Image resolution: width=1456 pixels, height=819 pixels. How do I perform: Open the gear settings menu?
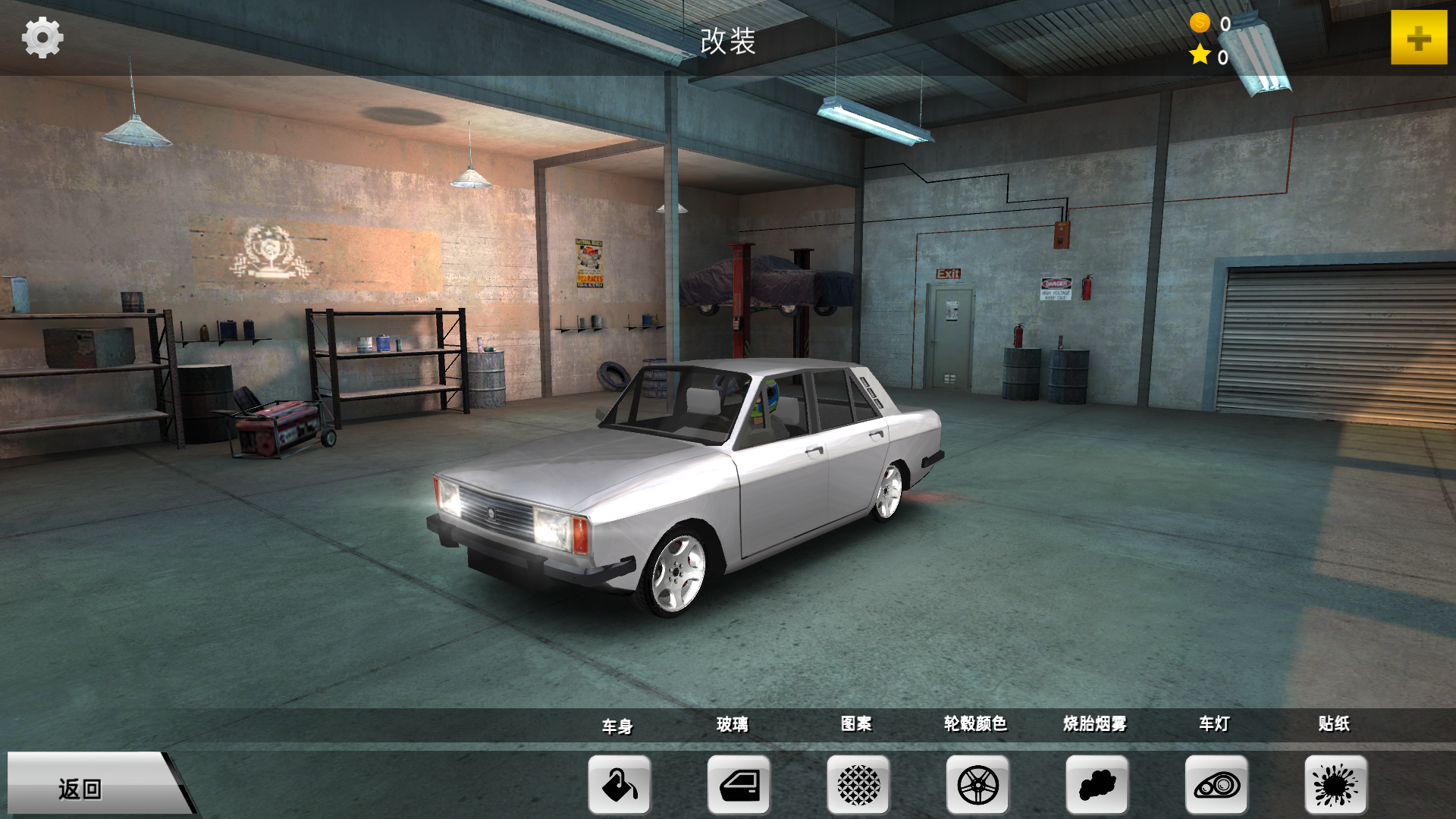(42, 38)
